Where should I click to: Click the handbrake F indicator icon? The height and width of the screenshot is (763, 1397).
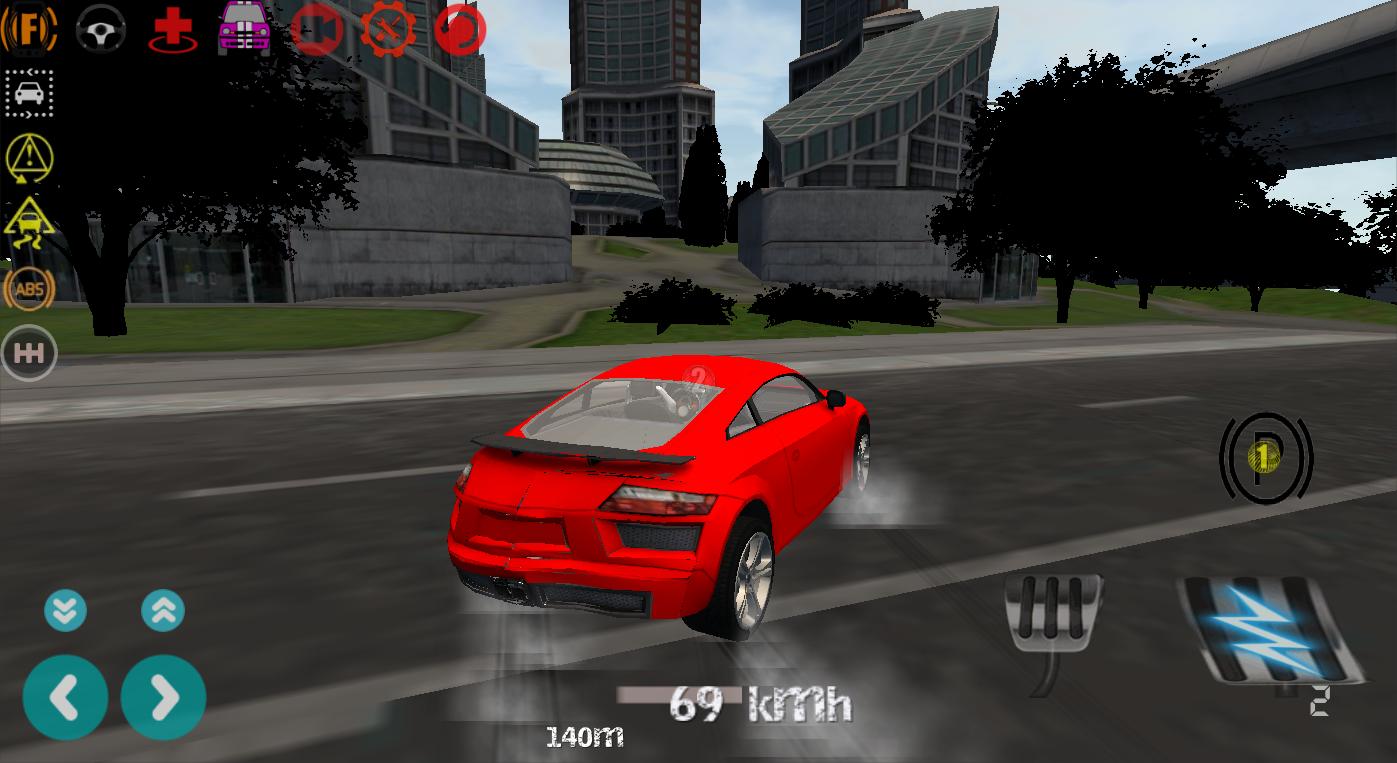click(x=29, y=29)
